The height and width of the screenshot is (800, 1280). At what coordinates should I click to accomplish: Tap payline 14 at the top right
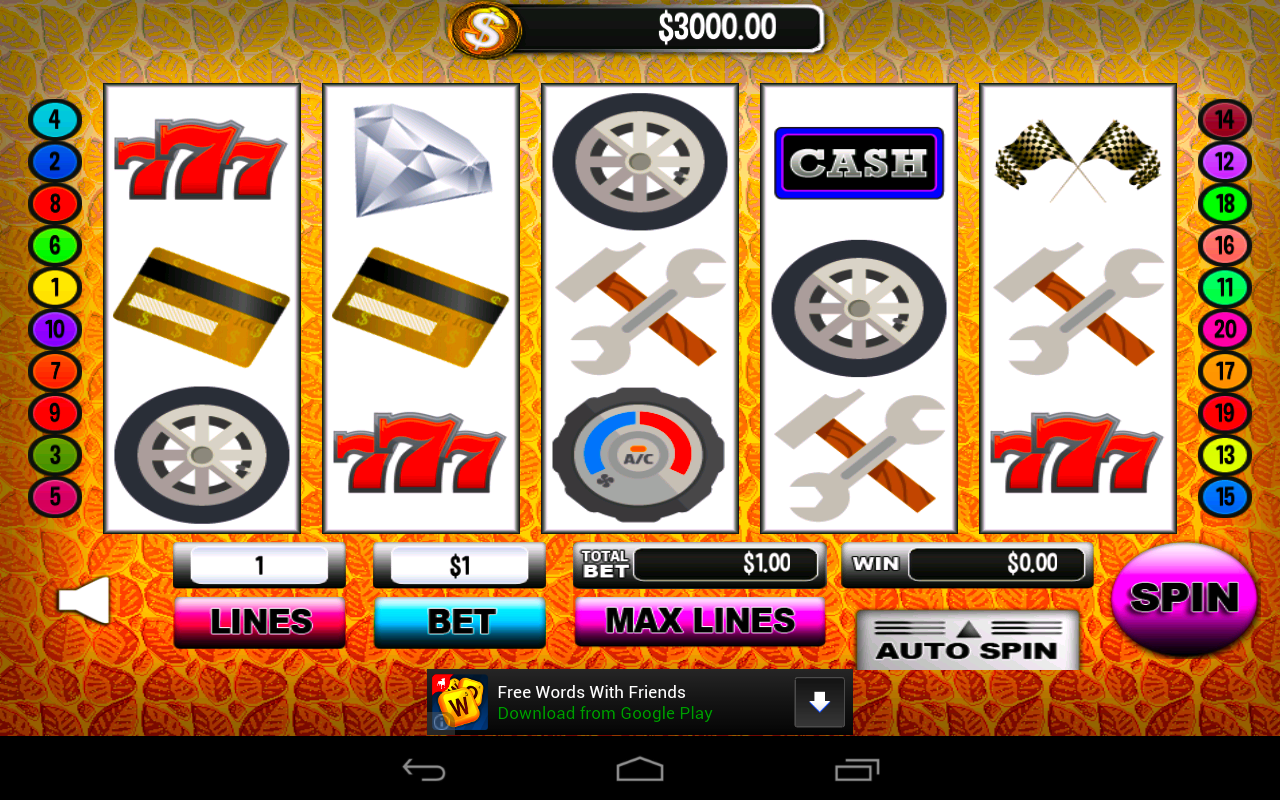click(1225, 119)
